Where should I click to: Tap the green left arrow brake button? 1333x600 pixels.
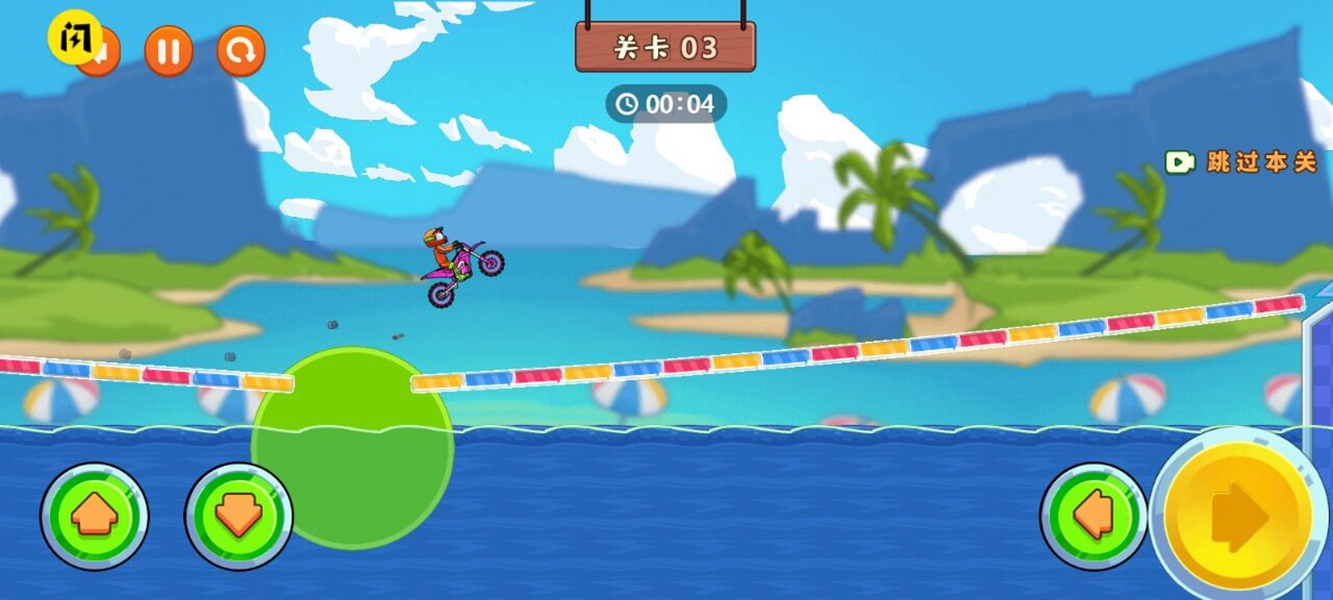point(1093,516)
